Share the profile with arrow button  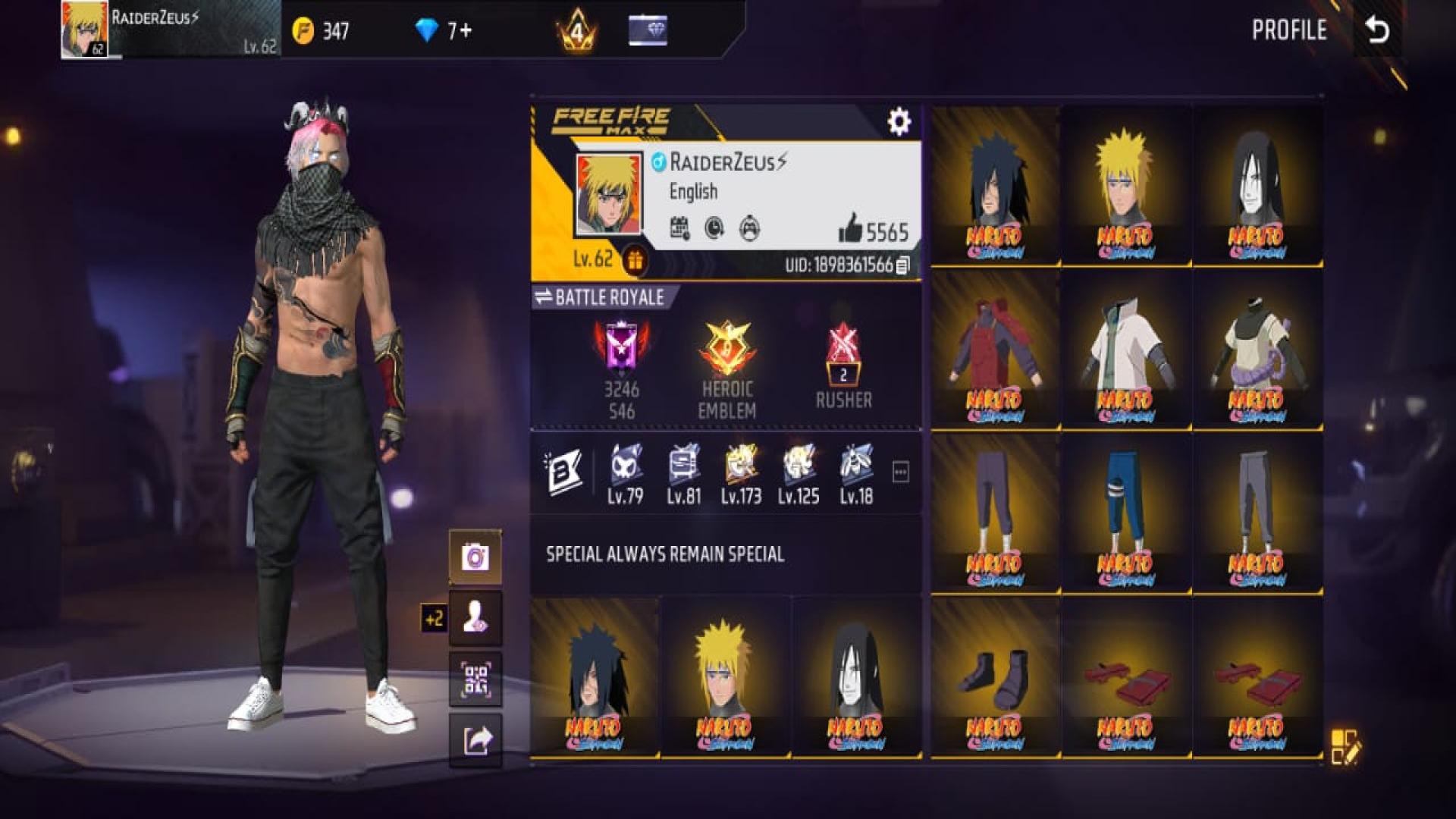(475, 740)
